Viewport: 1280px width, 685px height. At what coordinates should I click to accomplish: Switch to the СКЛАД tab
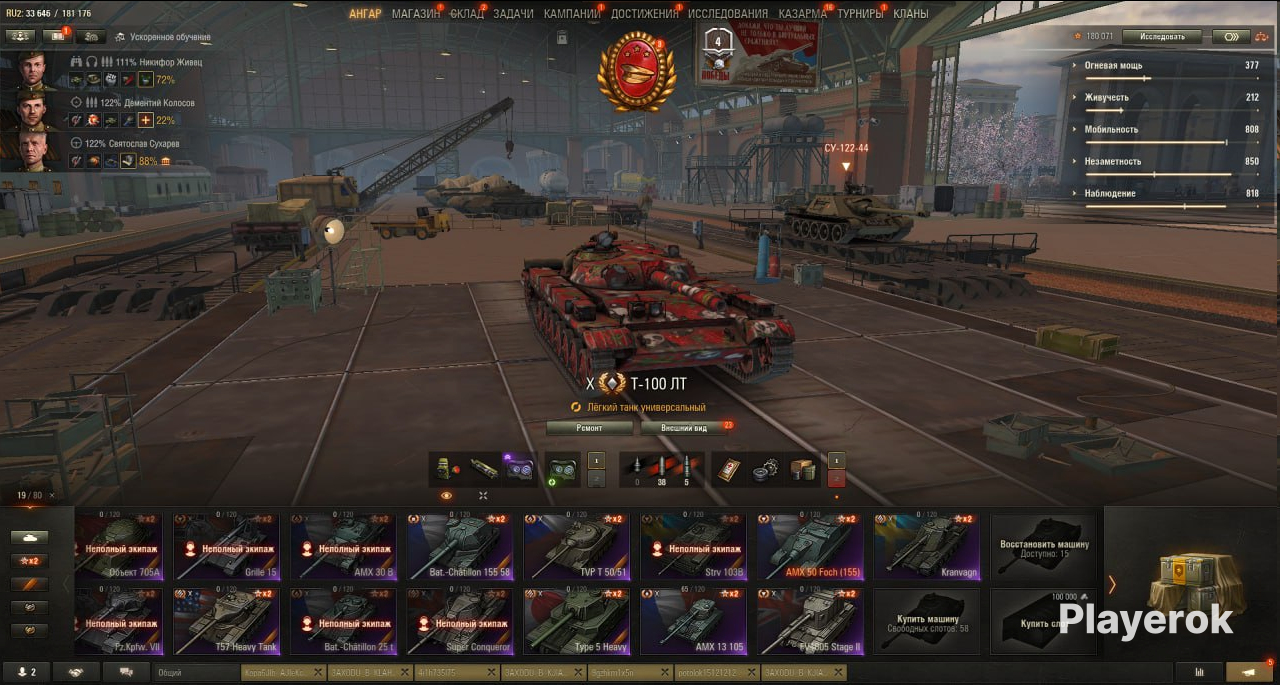(x=466, y=14)
